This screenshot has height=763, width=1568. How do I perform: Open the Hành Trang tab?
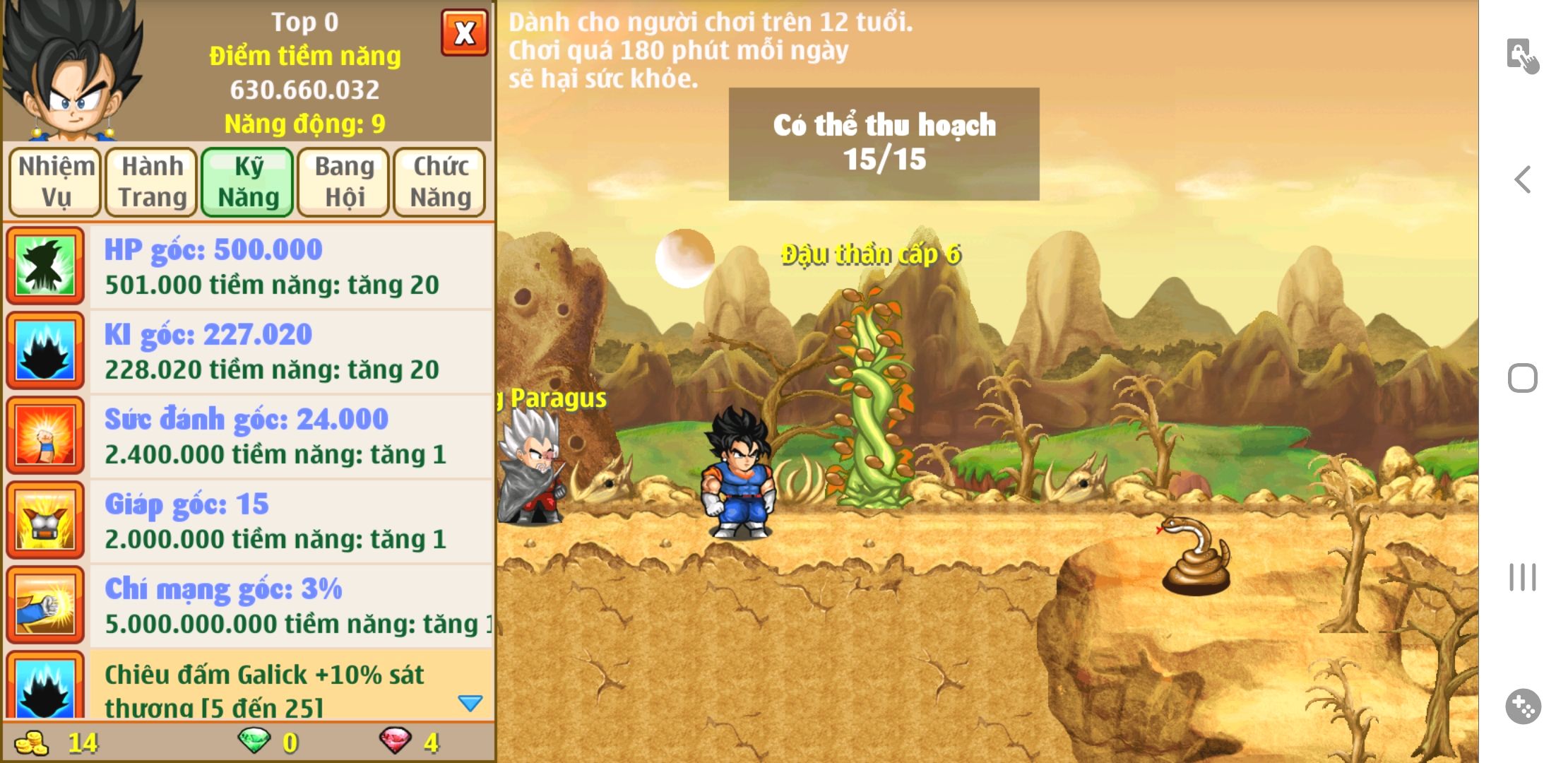(152, 182)
